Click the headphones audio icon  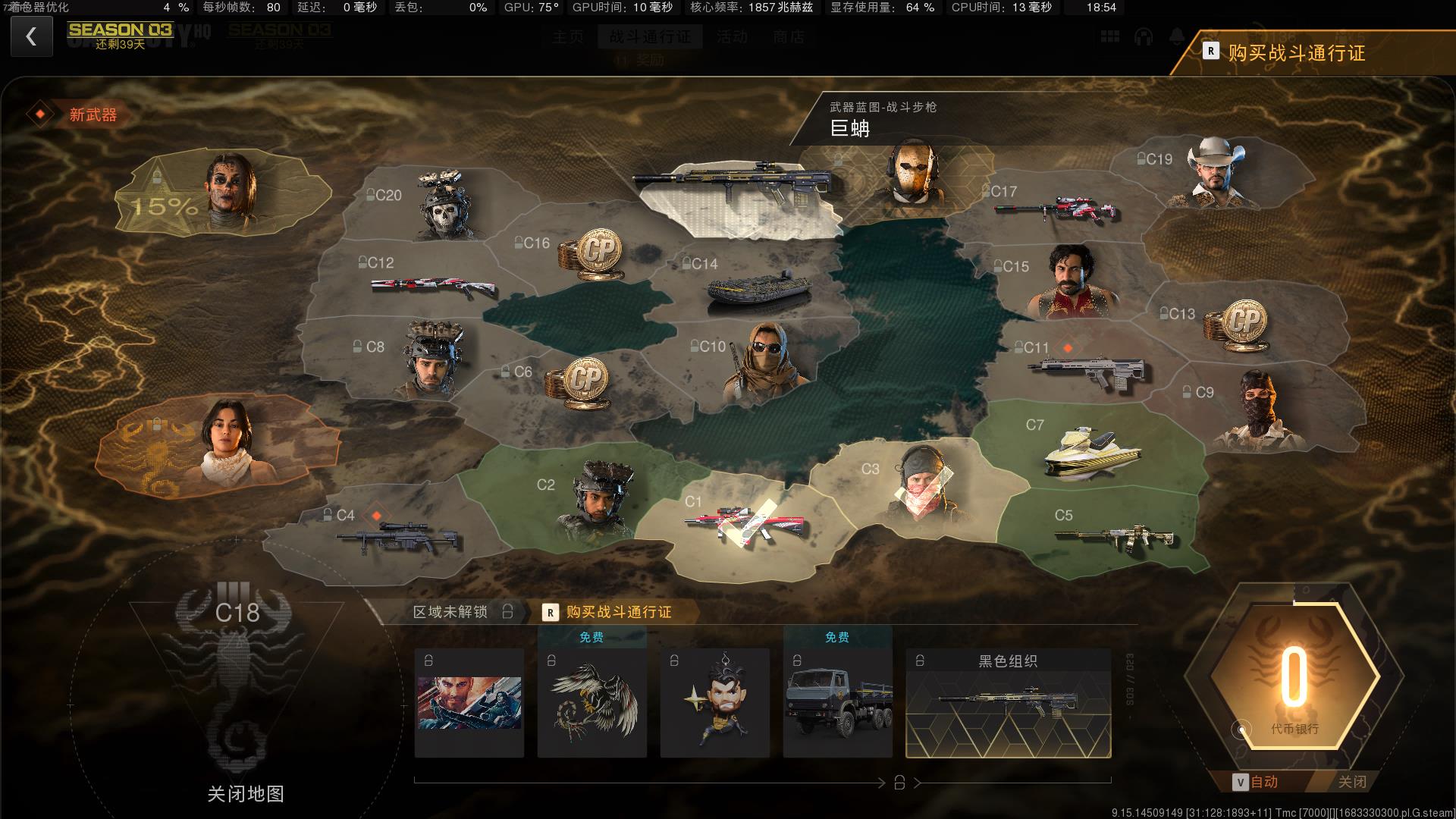[1142, 36]
